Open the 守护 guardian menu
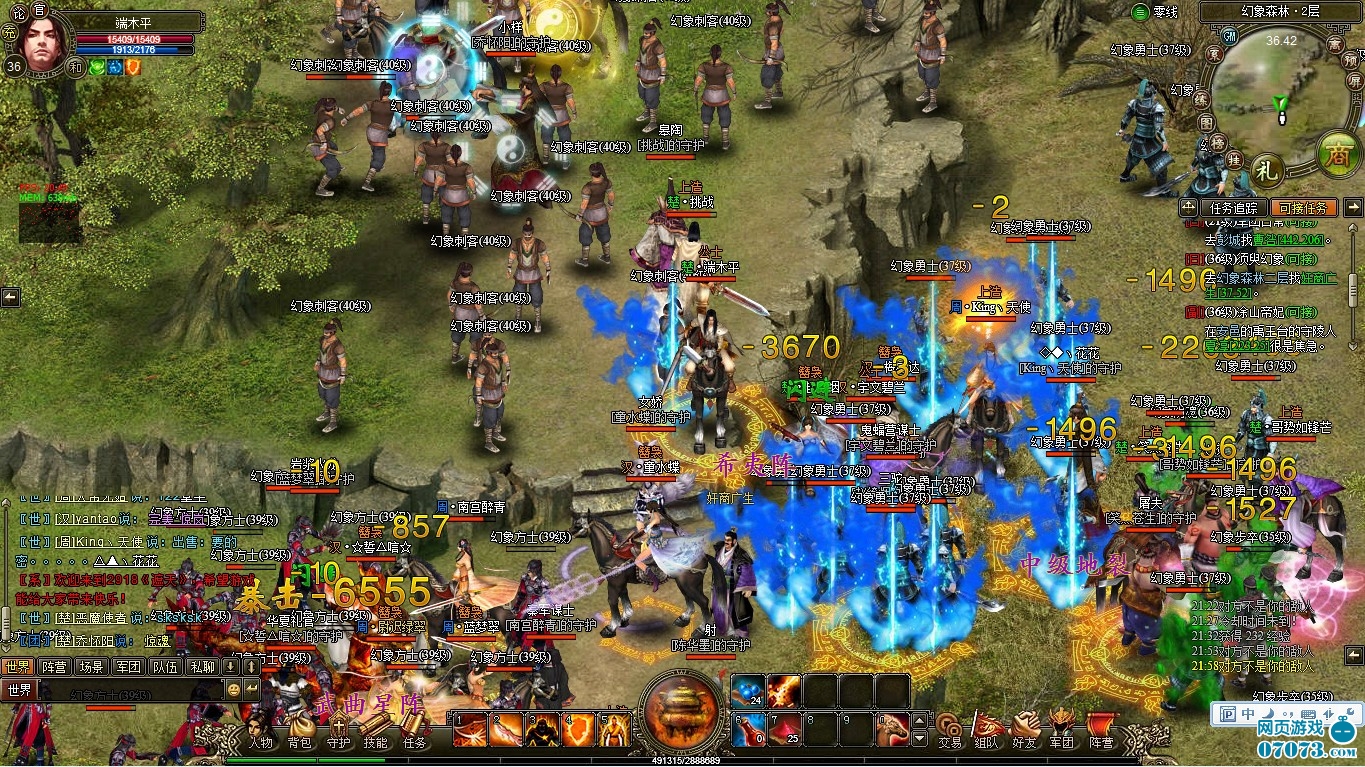Viewport: 1365px width, 767px height. (x=338, y=731)
